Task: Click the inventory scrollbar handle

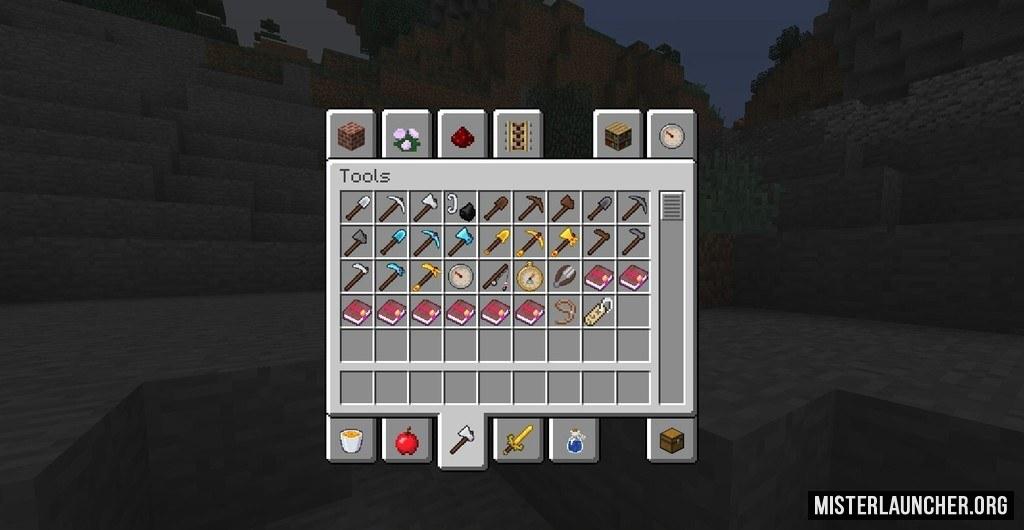Action: [671, 207]
